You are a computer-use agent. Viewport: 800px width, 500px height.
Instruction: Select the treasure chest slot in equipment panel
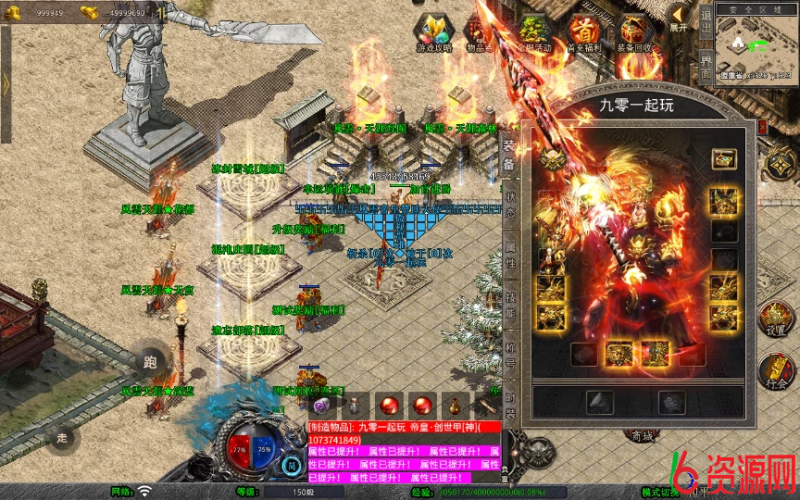(723, 158)
